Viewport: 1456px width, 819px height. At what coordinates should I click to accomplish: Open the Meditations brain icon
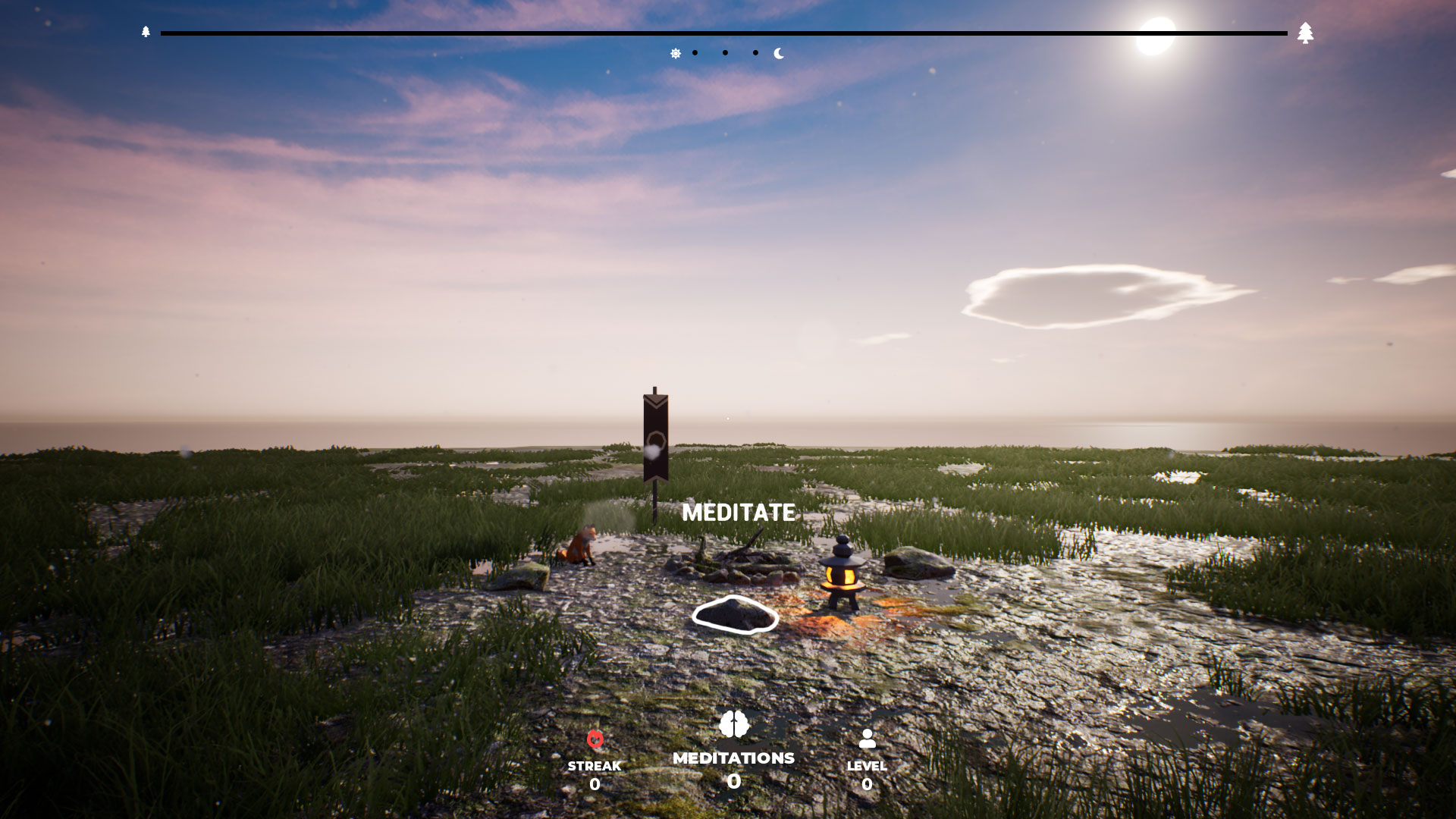point(733,724)
